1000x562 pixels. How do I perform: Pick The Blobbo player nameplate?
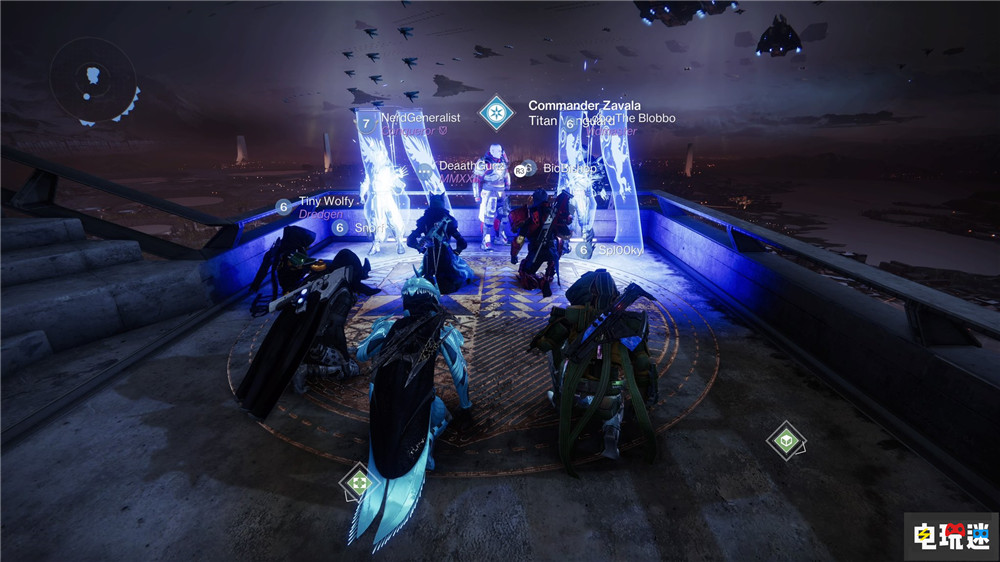640,118
